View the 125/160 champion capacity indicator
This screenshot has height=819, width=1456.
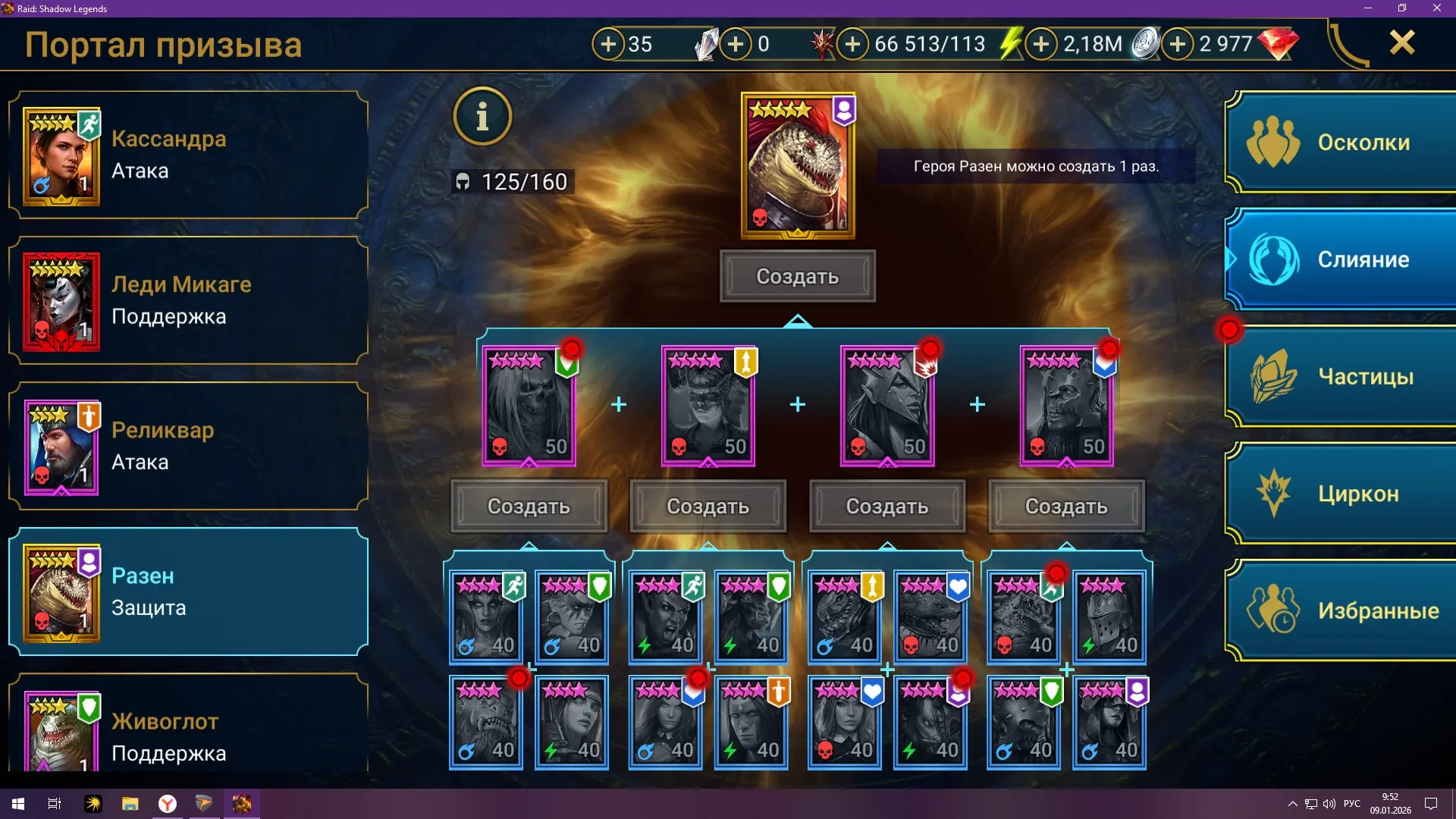[512, 181]
